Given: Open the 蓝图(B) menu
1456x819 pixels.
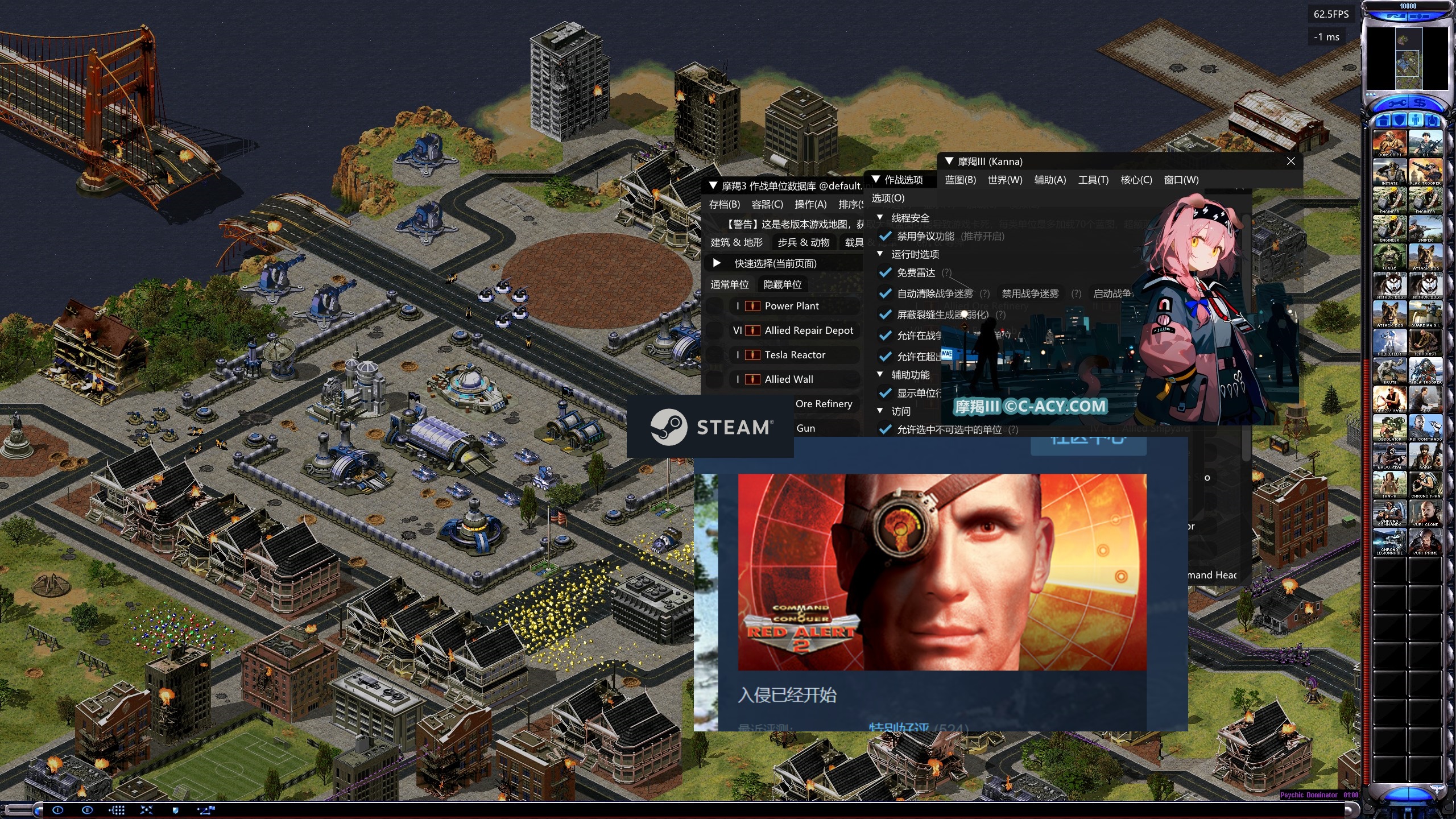Looking at the screenshot, I should tap(960, 180).
